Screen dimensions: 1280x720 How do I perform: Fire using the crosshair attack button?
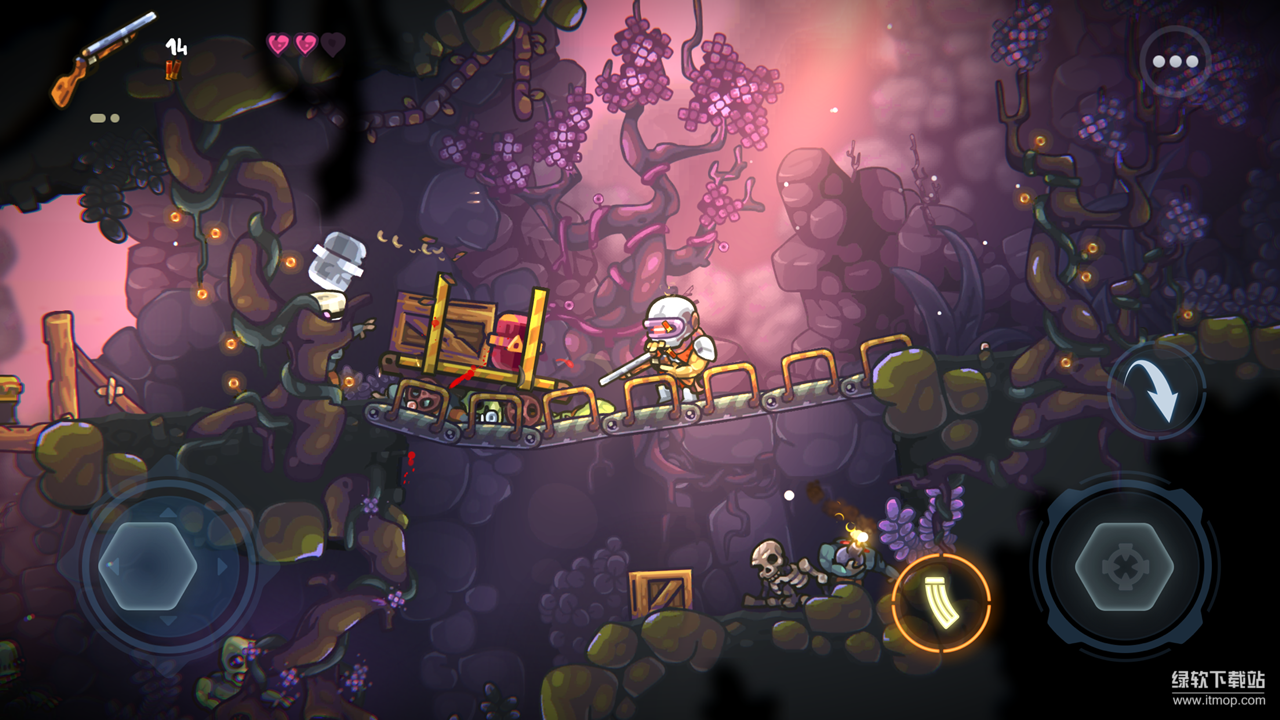coord(1124,567)
